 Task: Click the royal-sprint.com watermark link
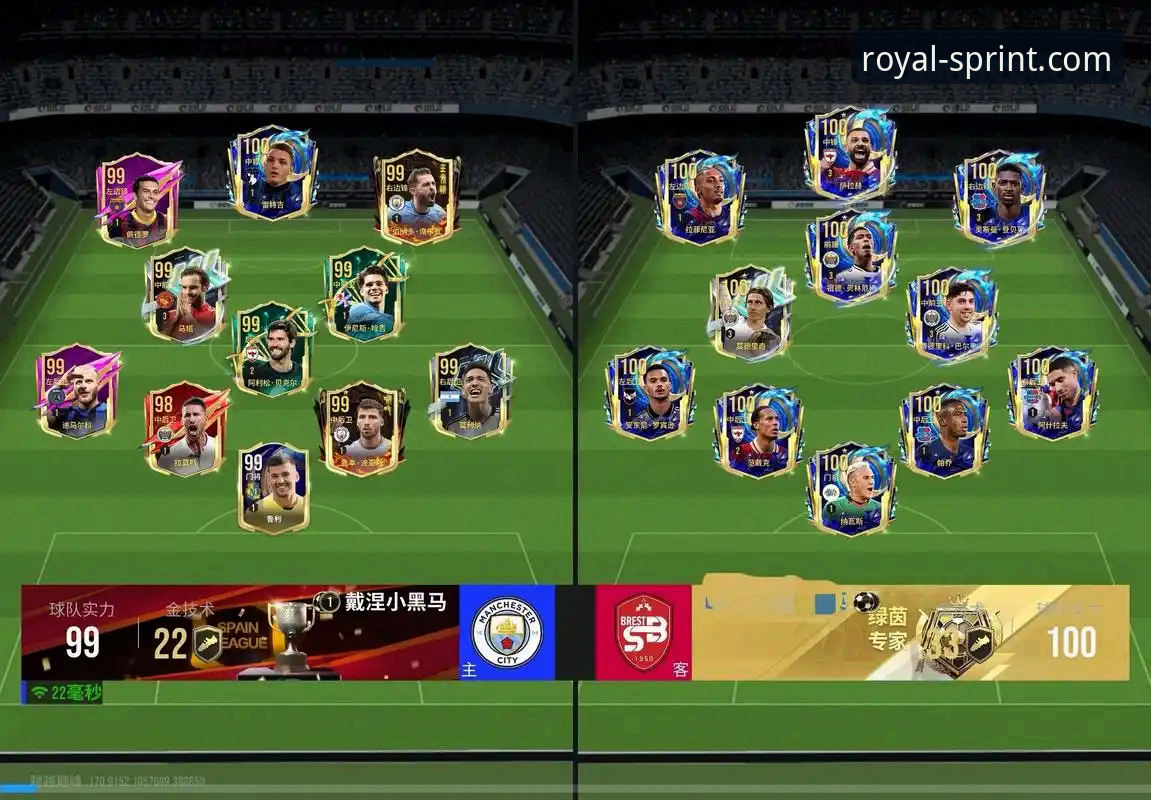click(985, 60)
